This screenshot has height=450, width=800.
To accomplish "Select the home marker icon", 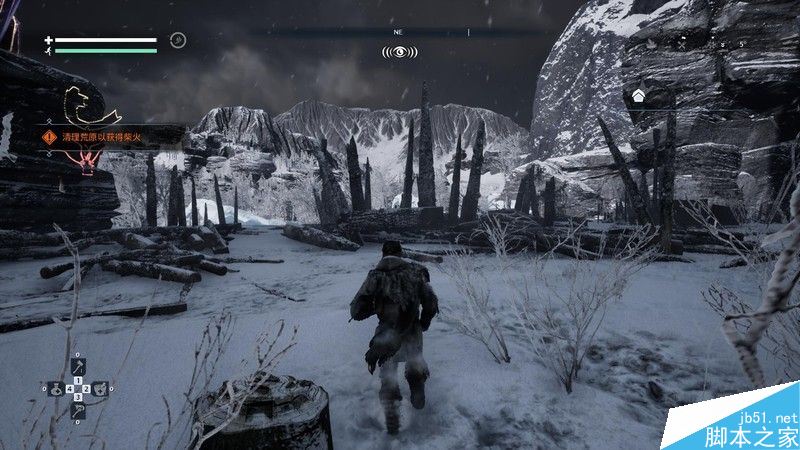I will point(637,96).
